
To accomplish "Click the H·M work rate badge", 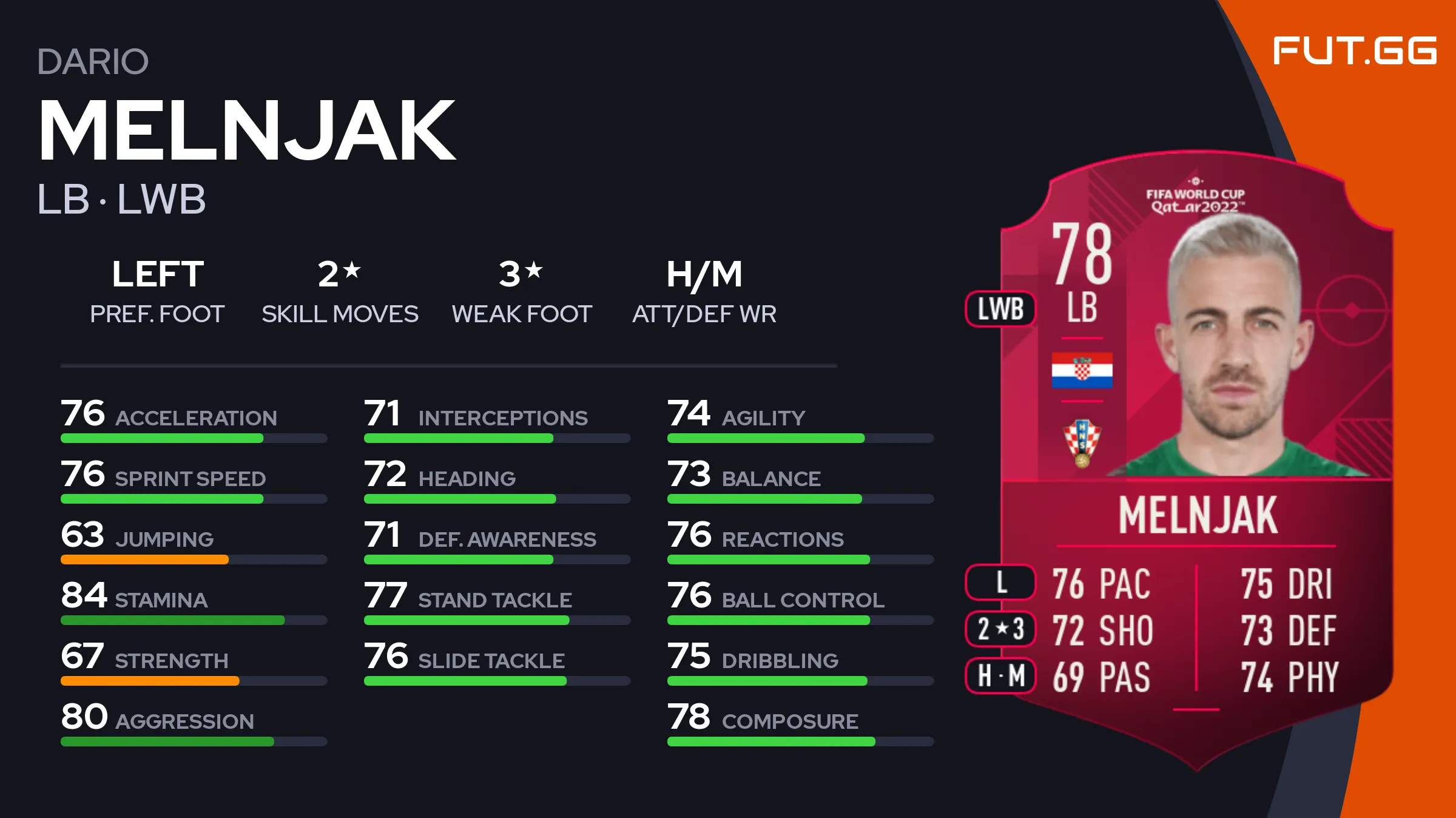I will tap(1000, 675).
